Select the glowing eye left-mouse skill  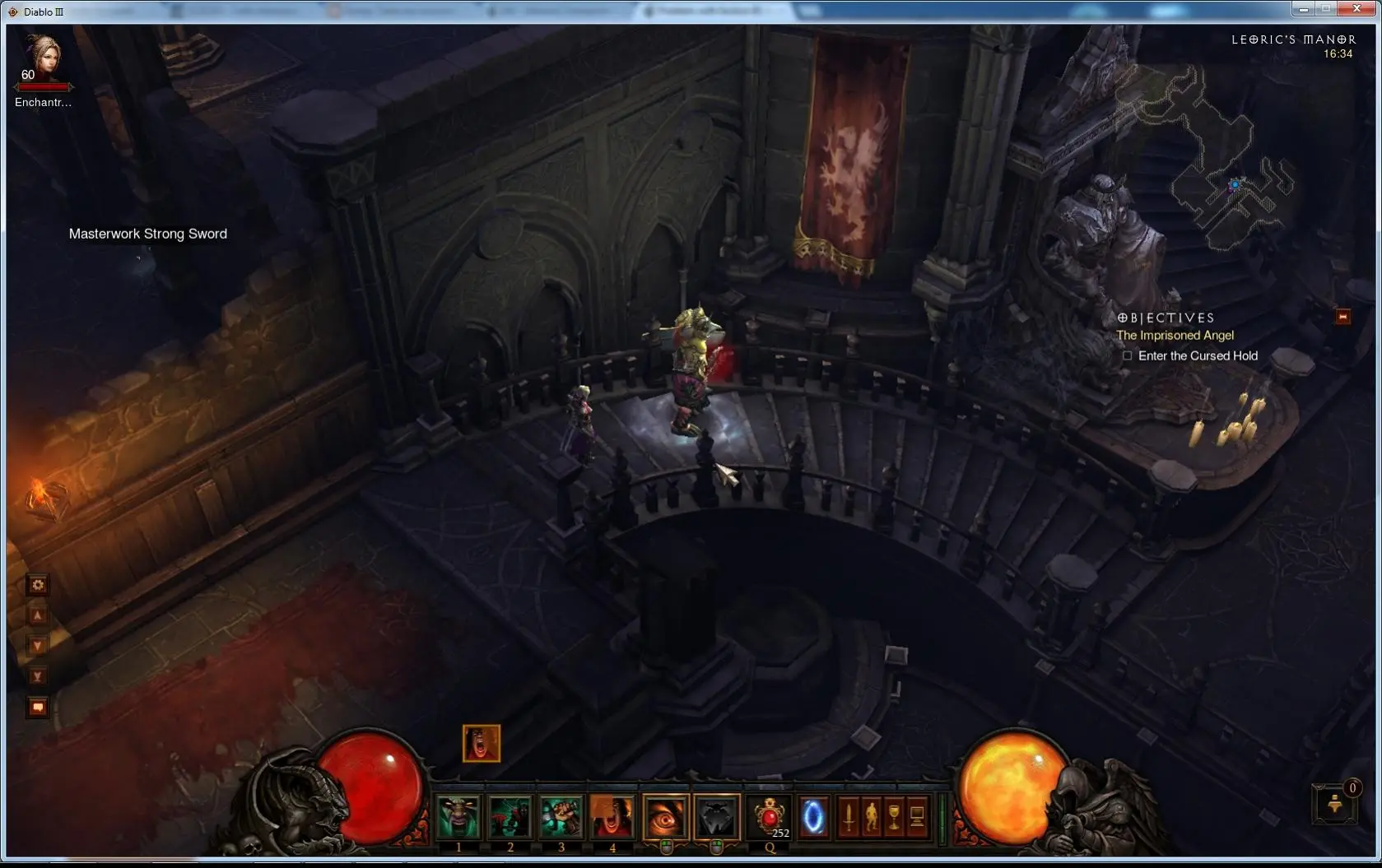coord(665,817)
